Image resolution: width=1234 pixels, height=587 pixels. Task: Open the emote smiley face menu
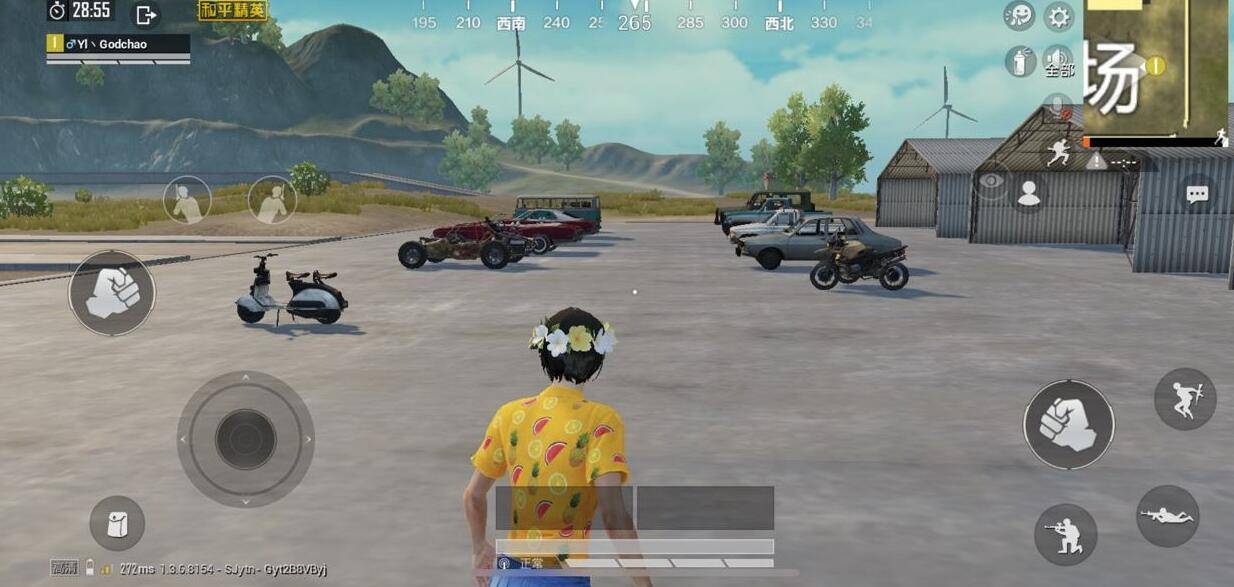coord(1019,15)
